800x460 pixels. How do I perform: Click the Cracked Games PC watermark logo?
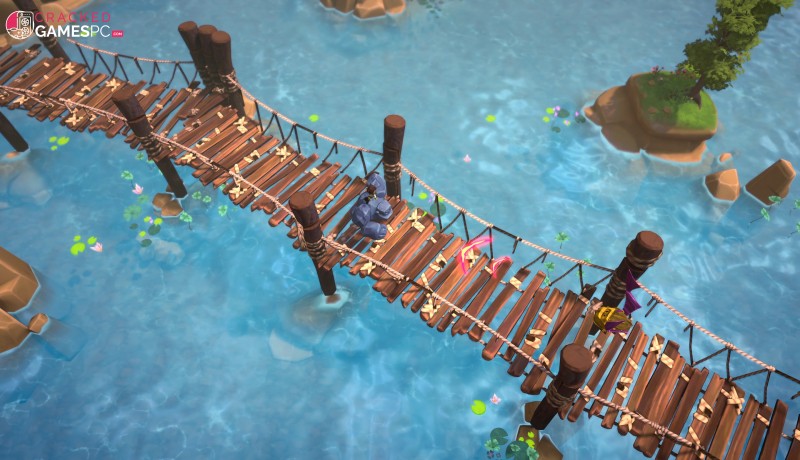tap(62, 24)
